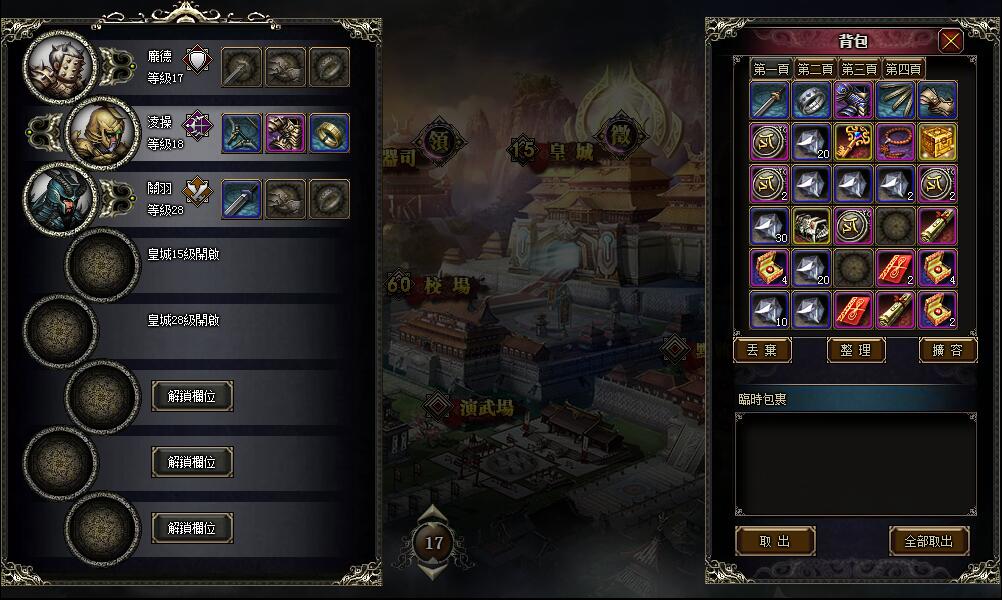Select the 第一頁 backpack tab

pyautogui.click(x=772, y=69)
